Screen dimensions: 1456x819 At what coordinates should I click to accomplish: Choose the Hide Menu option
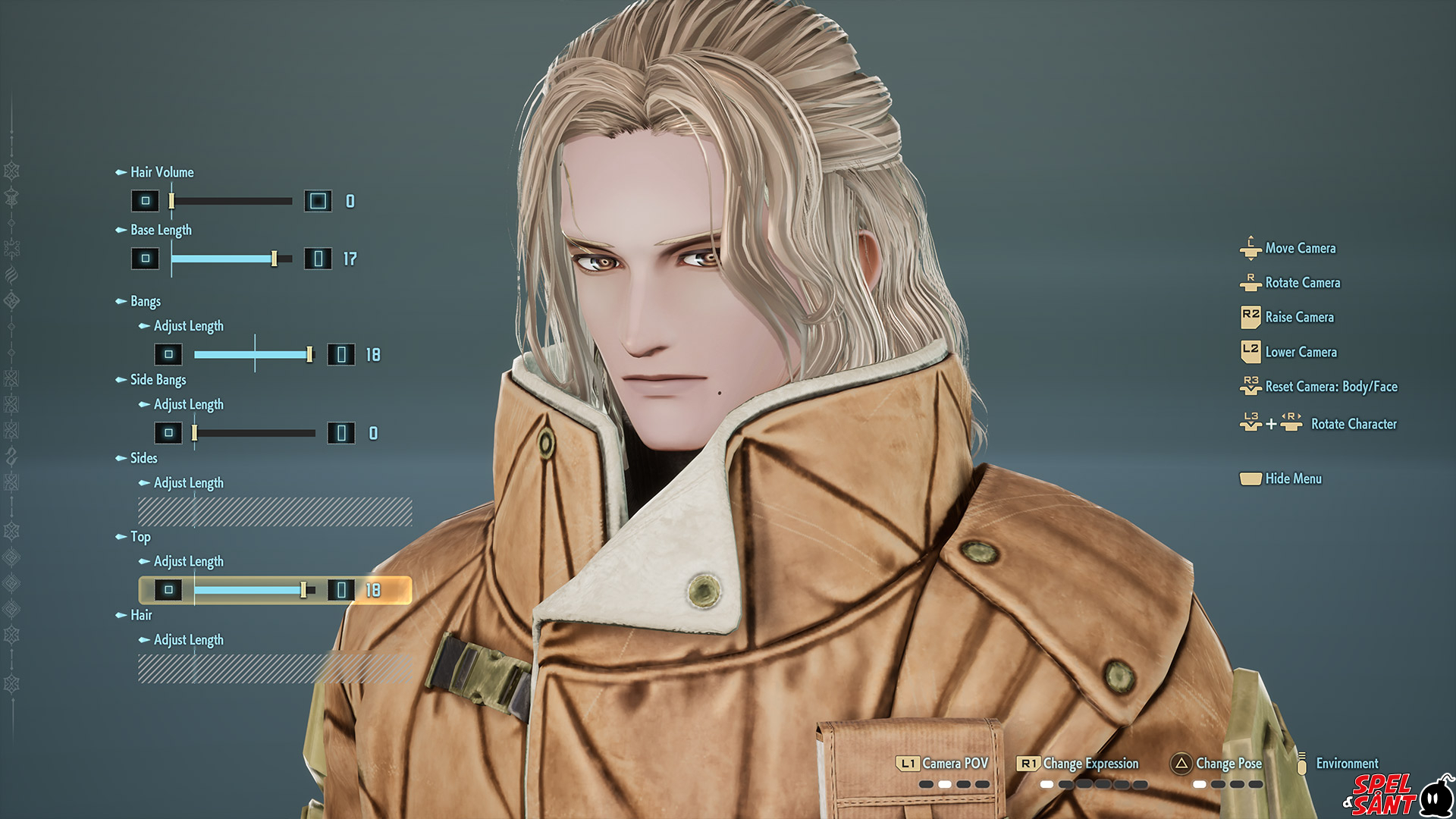coord(1292,479)
